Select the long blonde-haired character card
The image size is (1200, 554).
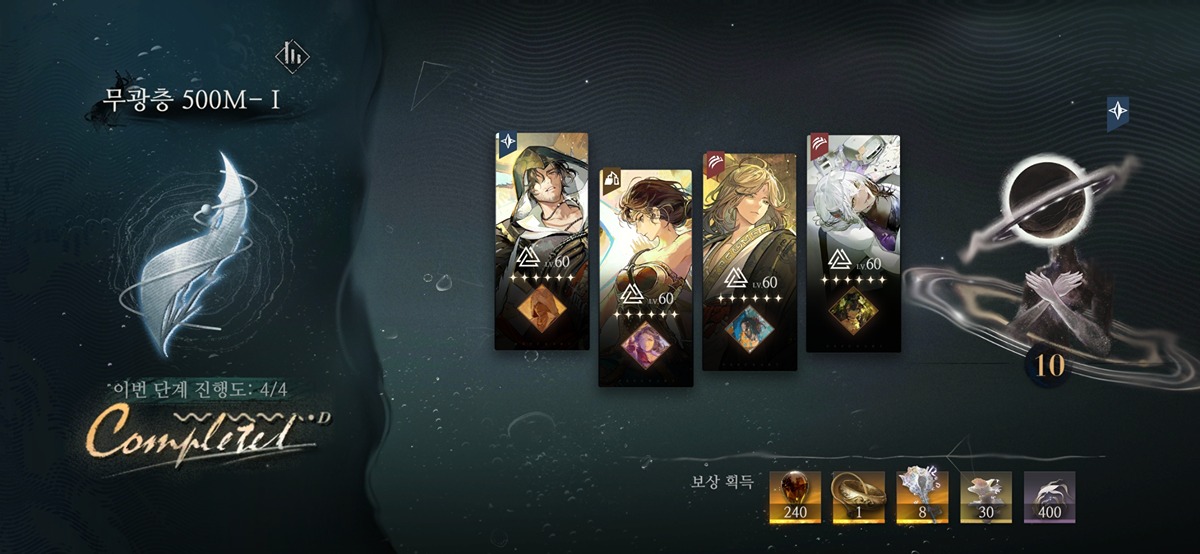(749, 261)
